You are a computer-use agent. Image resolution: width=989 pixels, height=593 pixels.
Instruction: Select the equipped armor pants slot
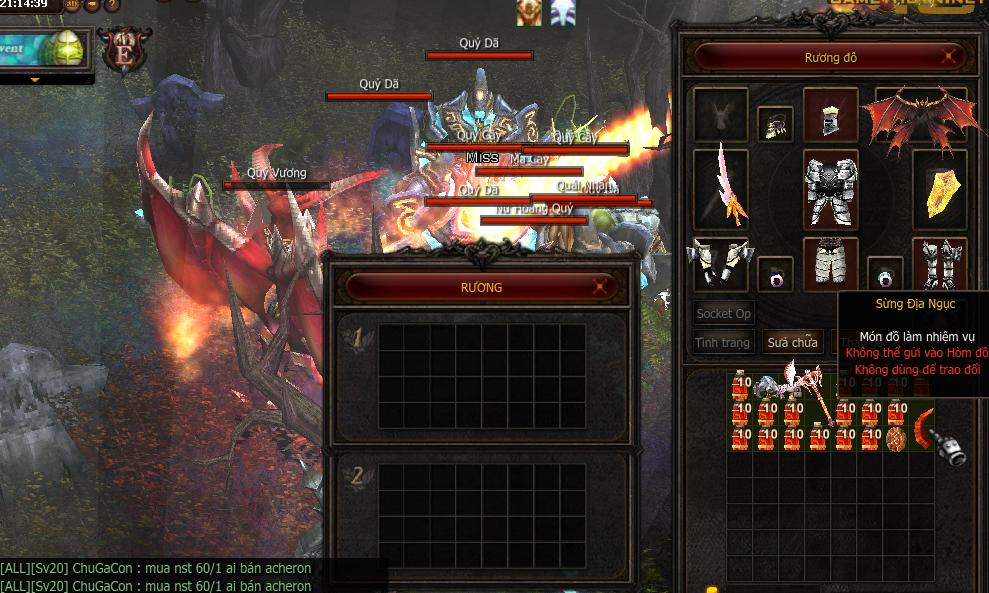[x=830, y=263]
